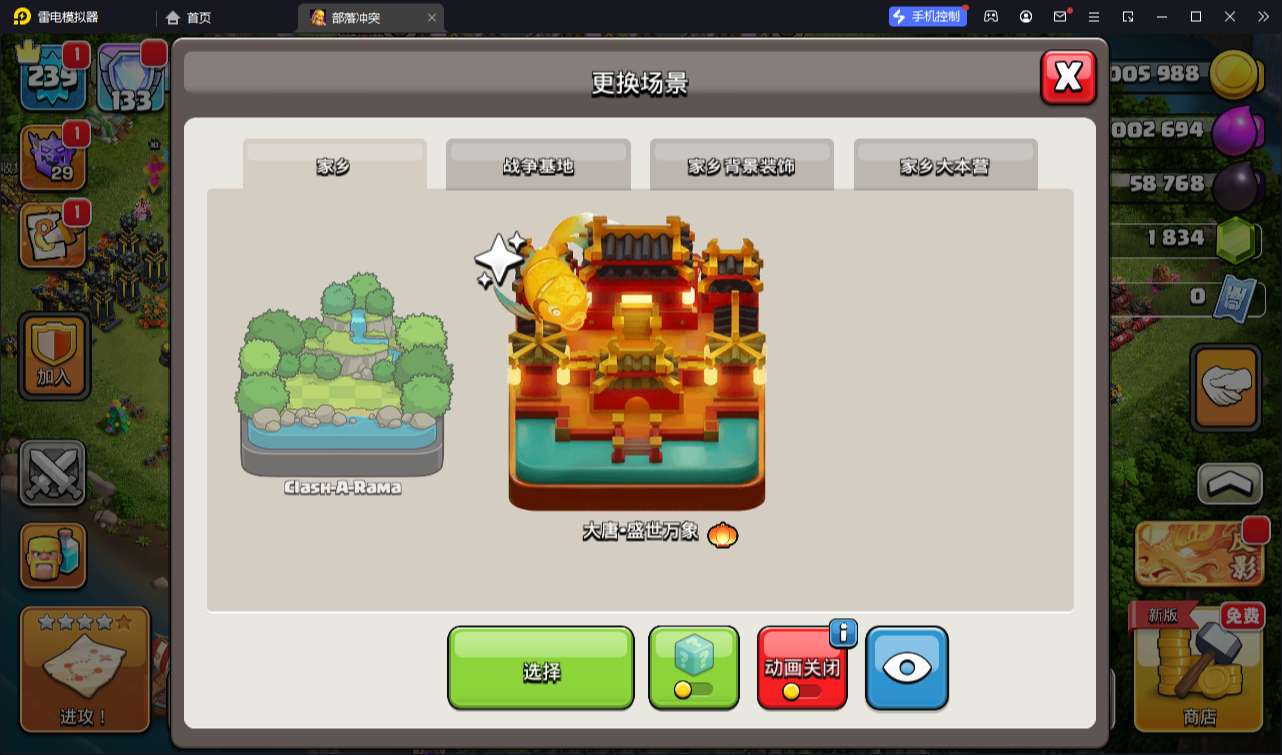Open the attack crossed-swords icon
The image size is (1282, 755).
[53, 471]
